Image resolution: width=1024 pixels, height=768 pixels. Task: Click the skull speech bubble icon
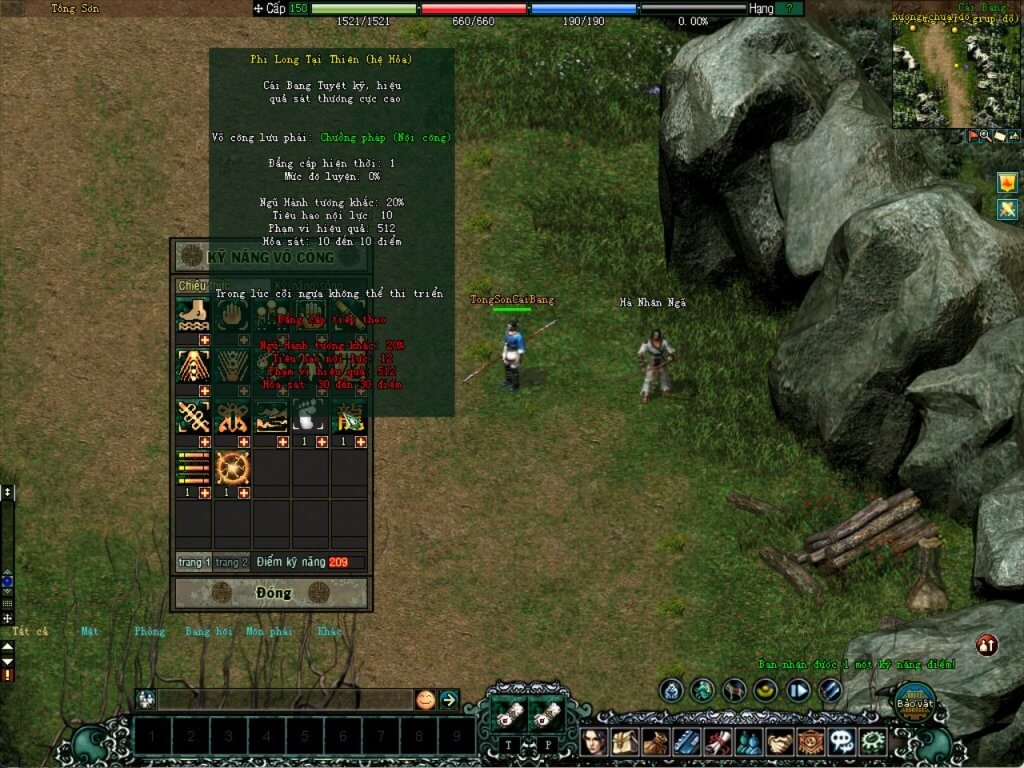pos(842,742)
